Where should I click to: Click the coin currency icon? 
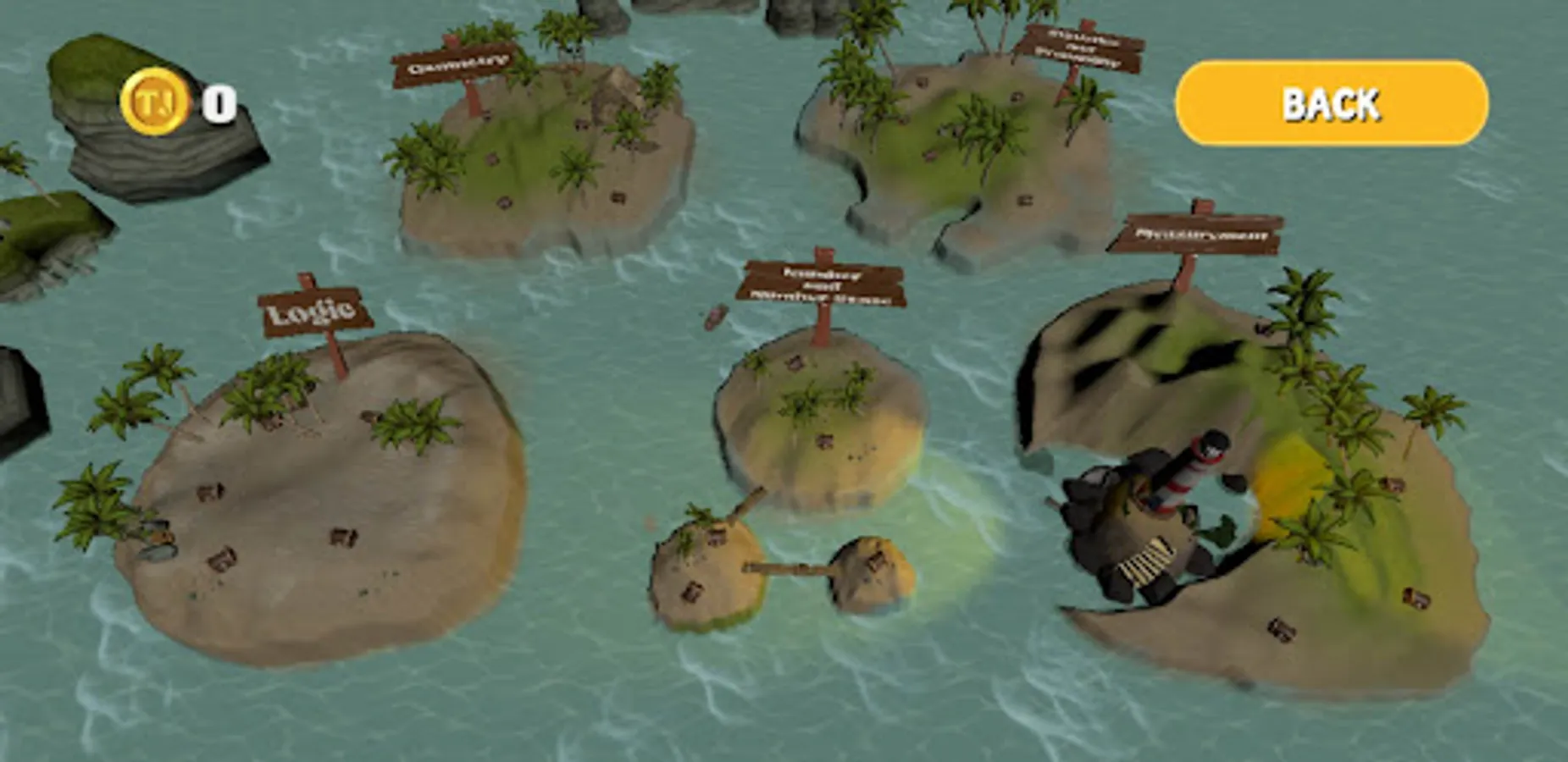pyautogui.click(x=152, y=102)
